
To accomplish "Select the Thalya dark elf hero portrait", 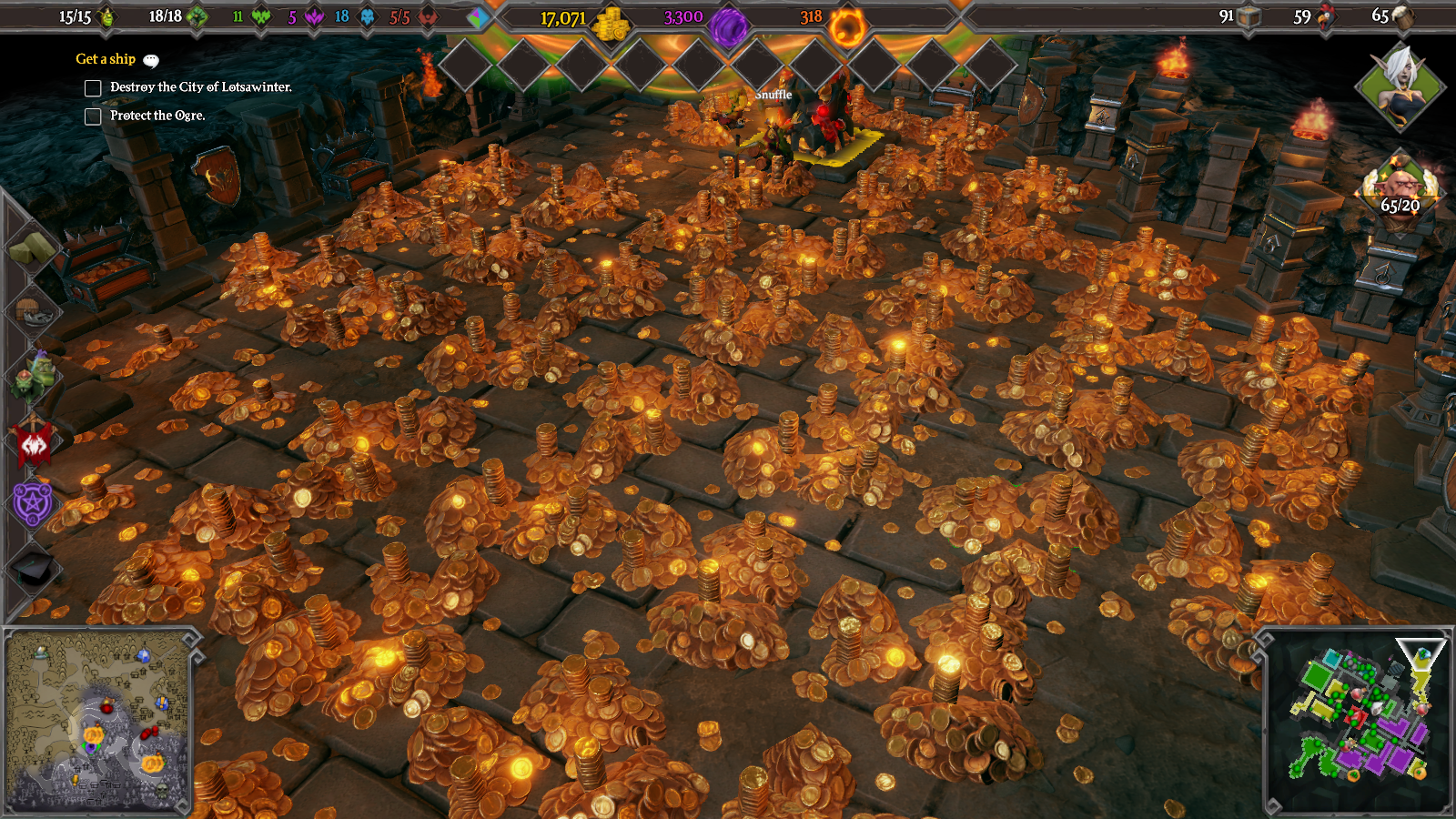I will pos(1400,86).
